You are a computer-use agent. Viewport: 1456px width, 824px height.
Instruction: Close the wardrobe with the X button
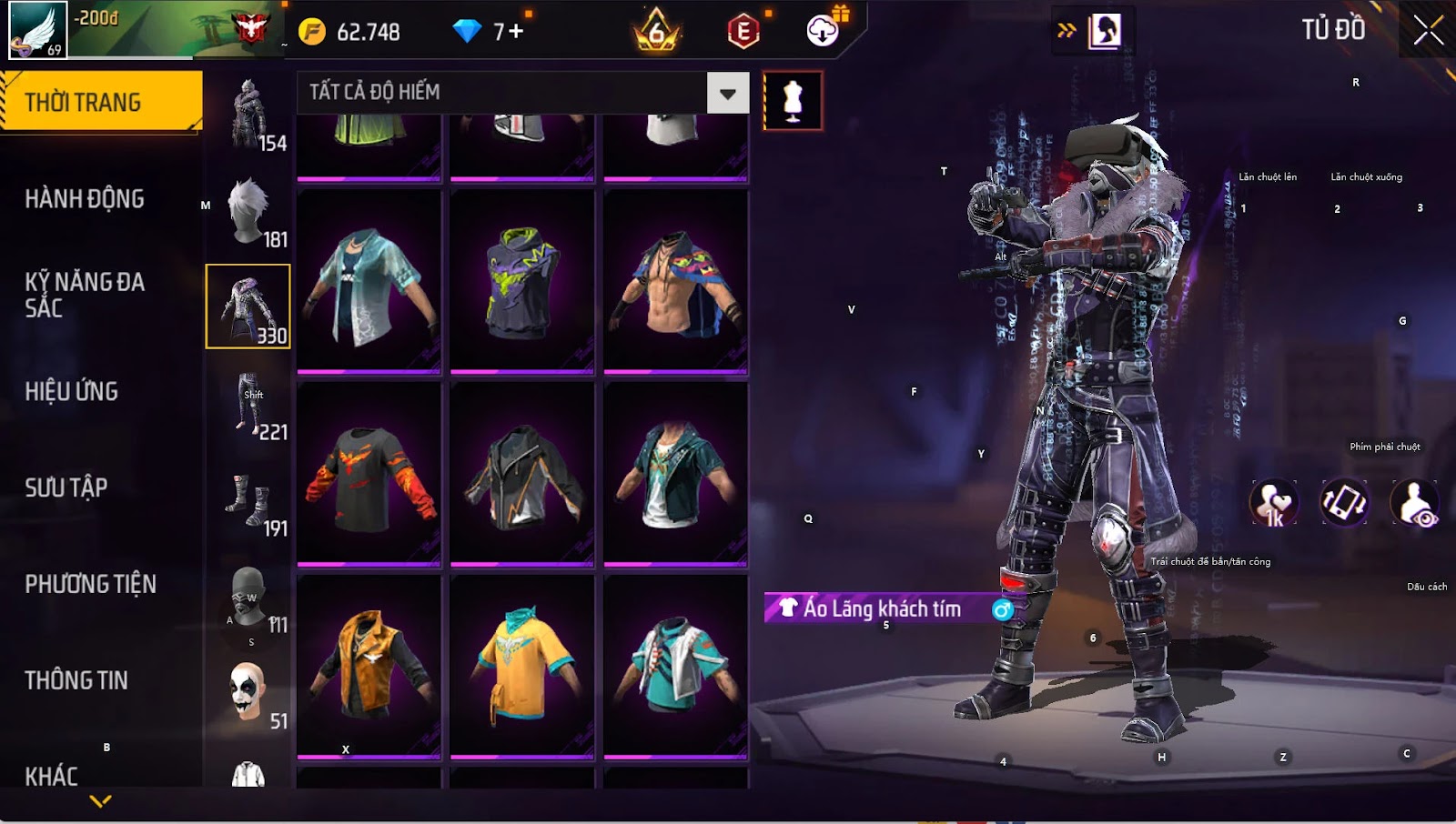pos(1428,31)
